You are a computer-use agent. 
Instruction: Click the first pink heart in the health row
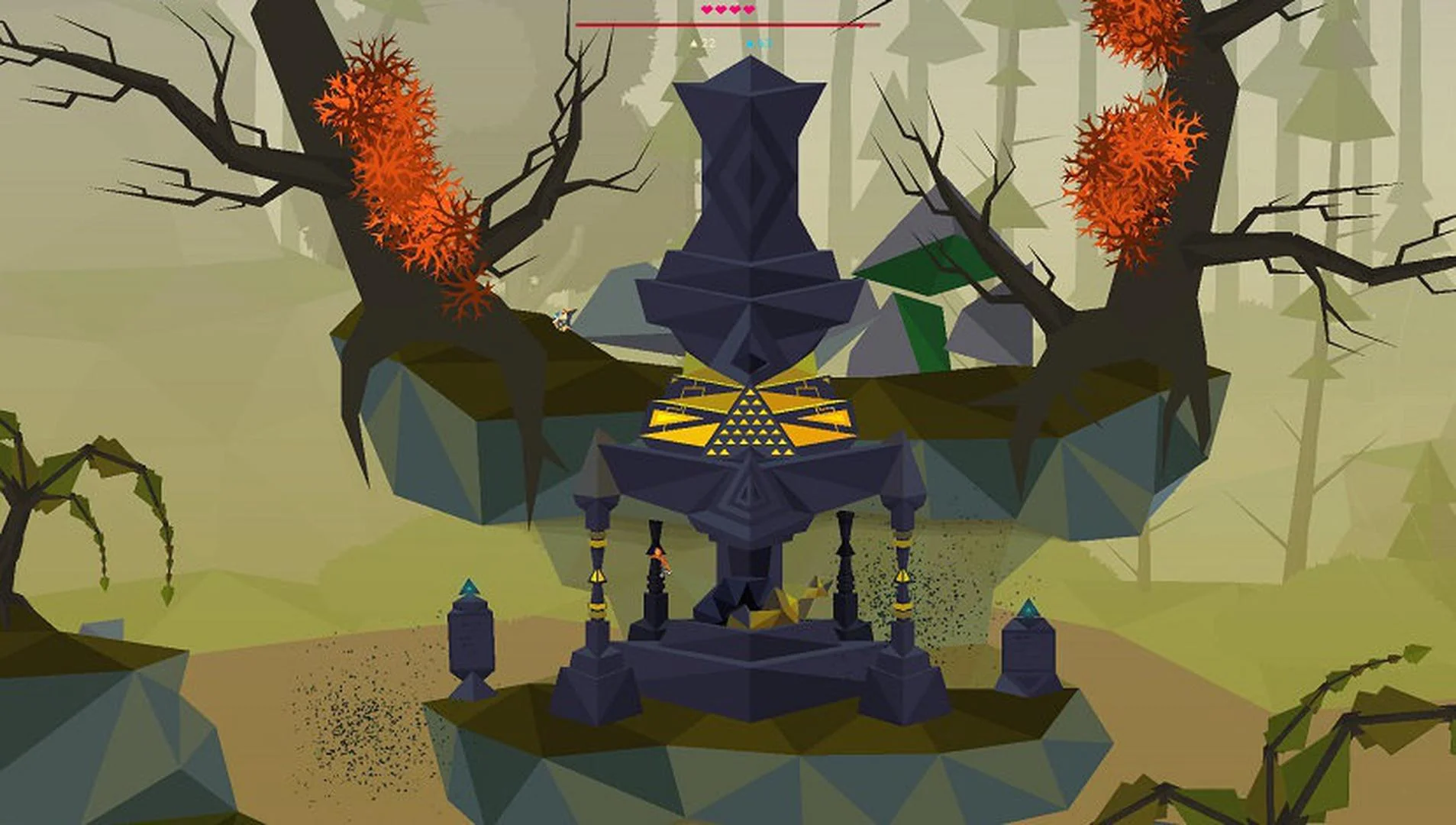706,9
